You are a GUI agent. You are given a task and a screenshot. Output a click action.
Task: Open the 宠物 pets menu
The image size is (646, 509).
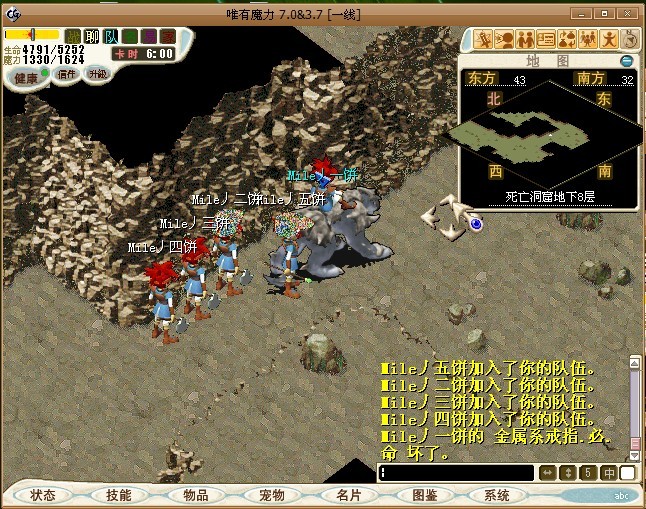click(x=271, y=495)
